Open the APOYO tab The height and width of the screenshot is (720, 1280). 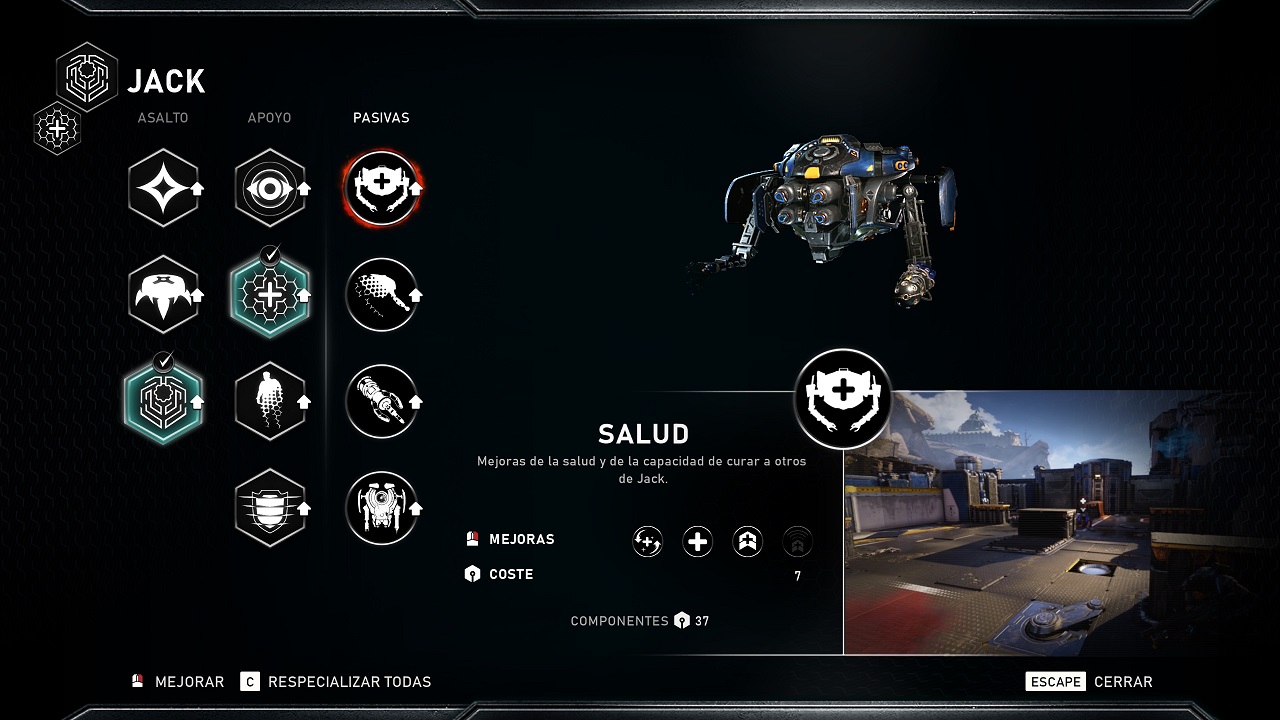point(270,117)
